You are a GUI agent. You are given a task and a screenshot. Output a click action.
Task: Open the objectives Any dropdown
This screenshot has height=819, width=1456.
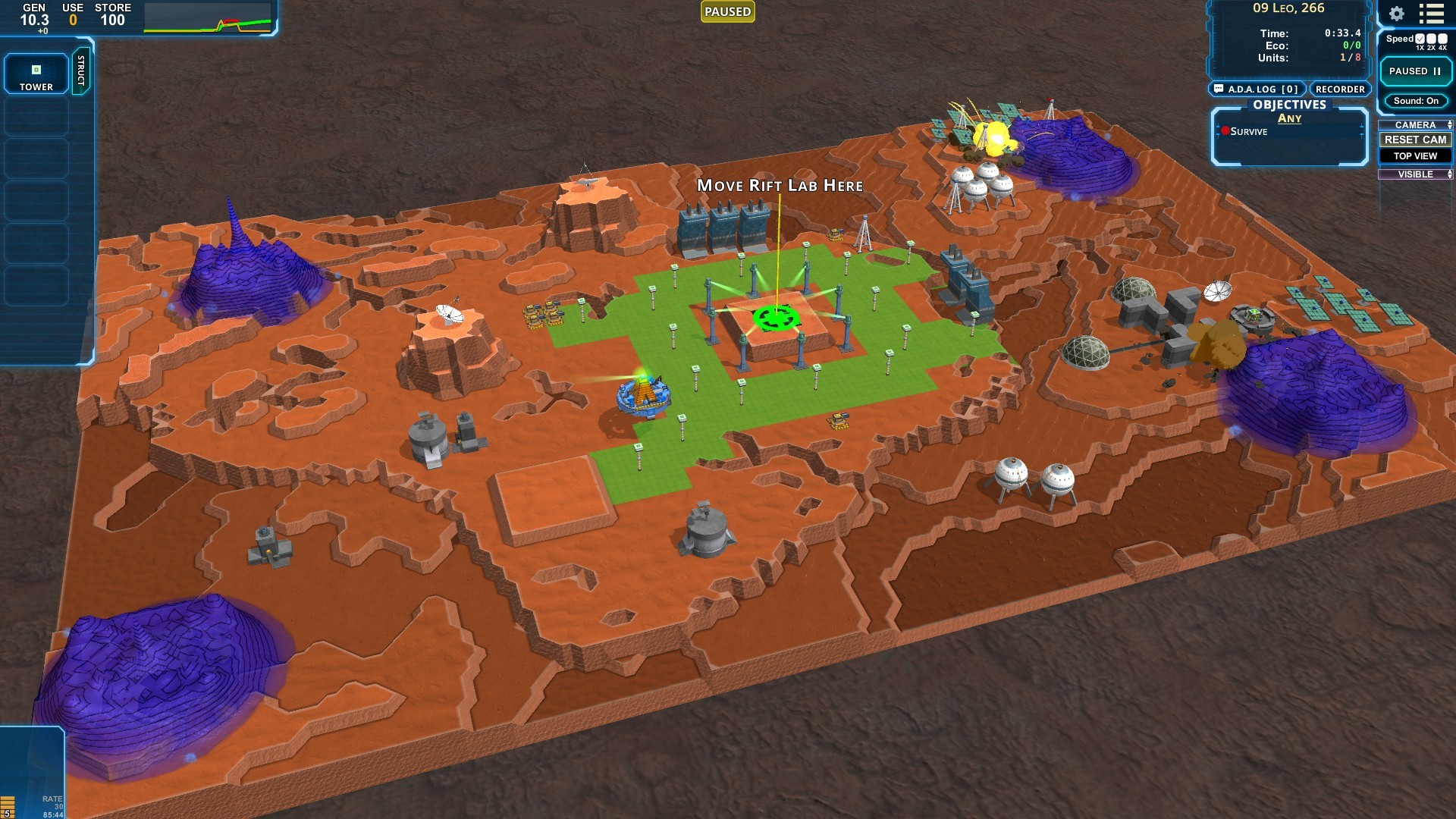(x=1291, y=118)
